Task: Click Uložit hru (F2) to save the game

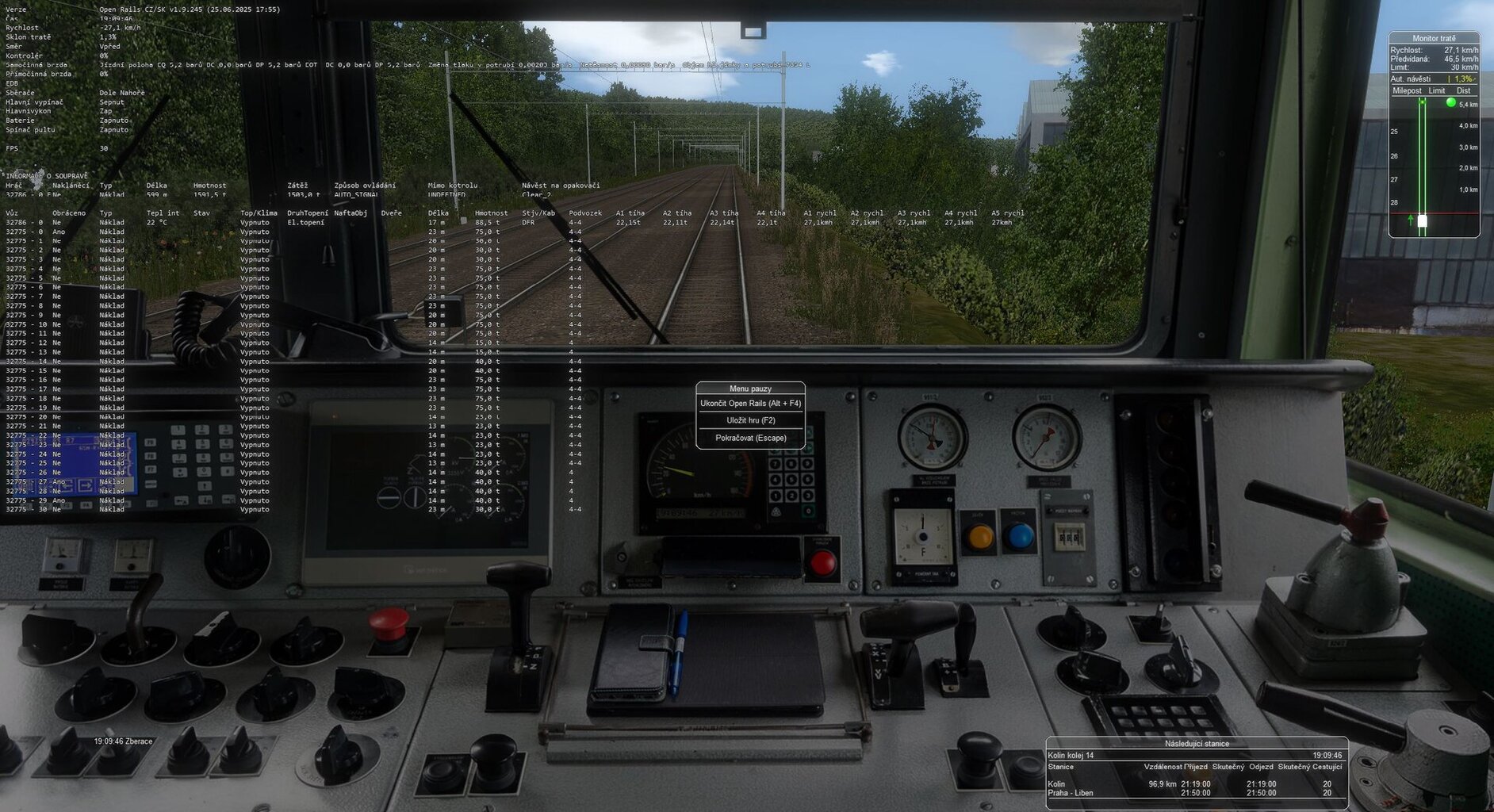Action: click(x=750, y=421)
